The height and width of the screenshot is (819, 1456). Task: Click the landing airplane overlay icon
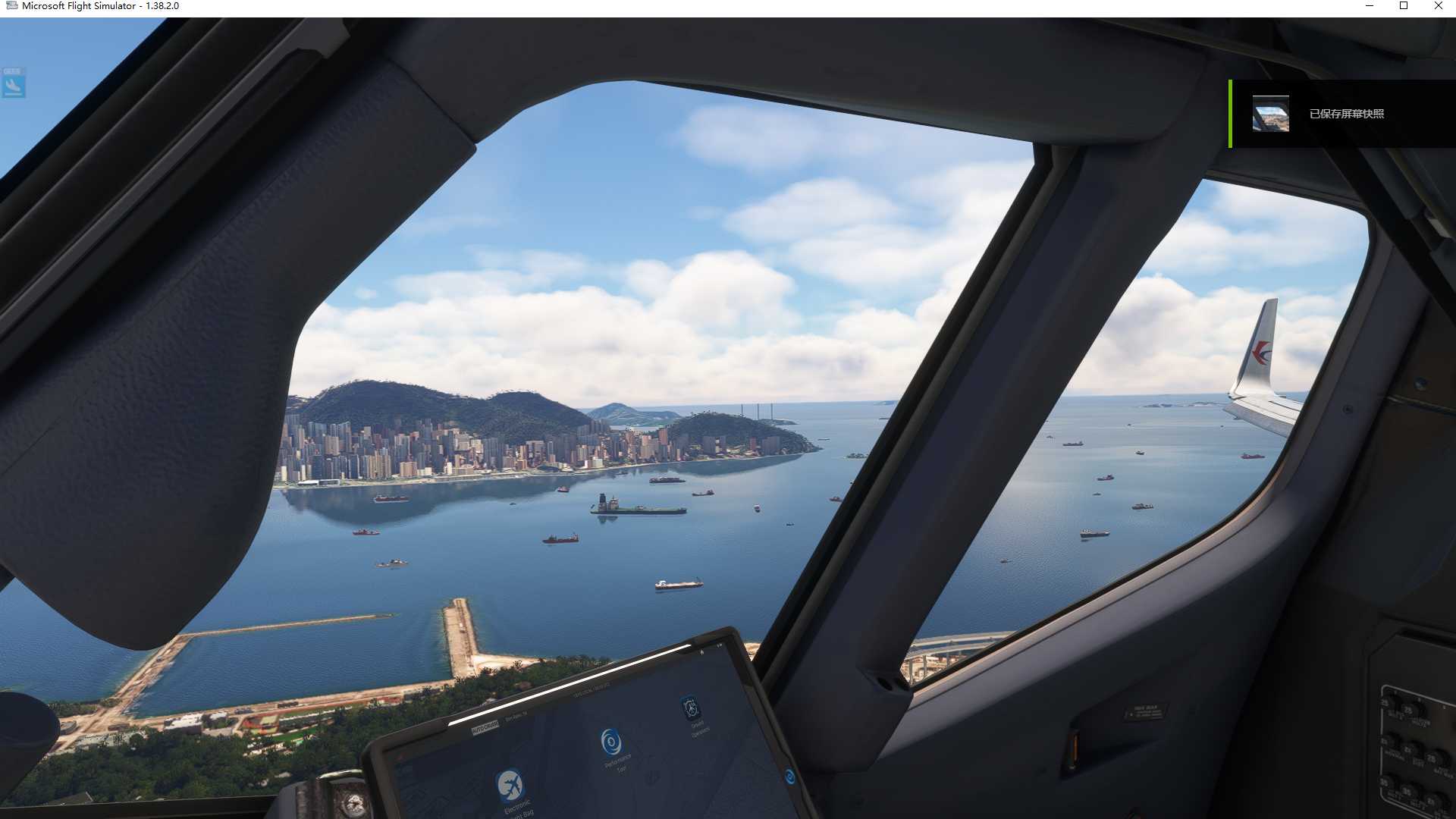(x=14, y=83)
